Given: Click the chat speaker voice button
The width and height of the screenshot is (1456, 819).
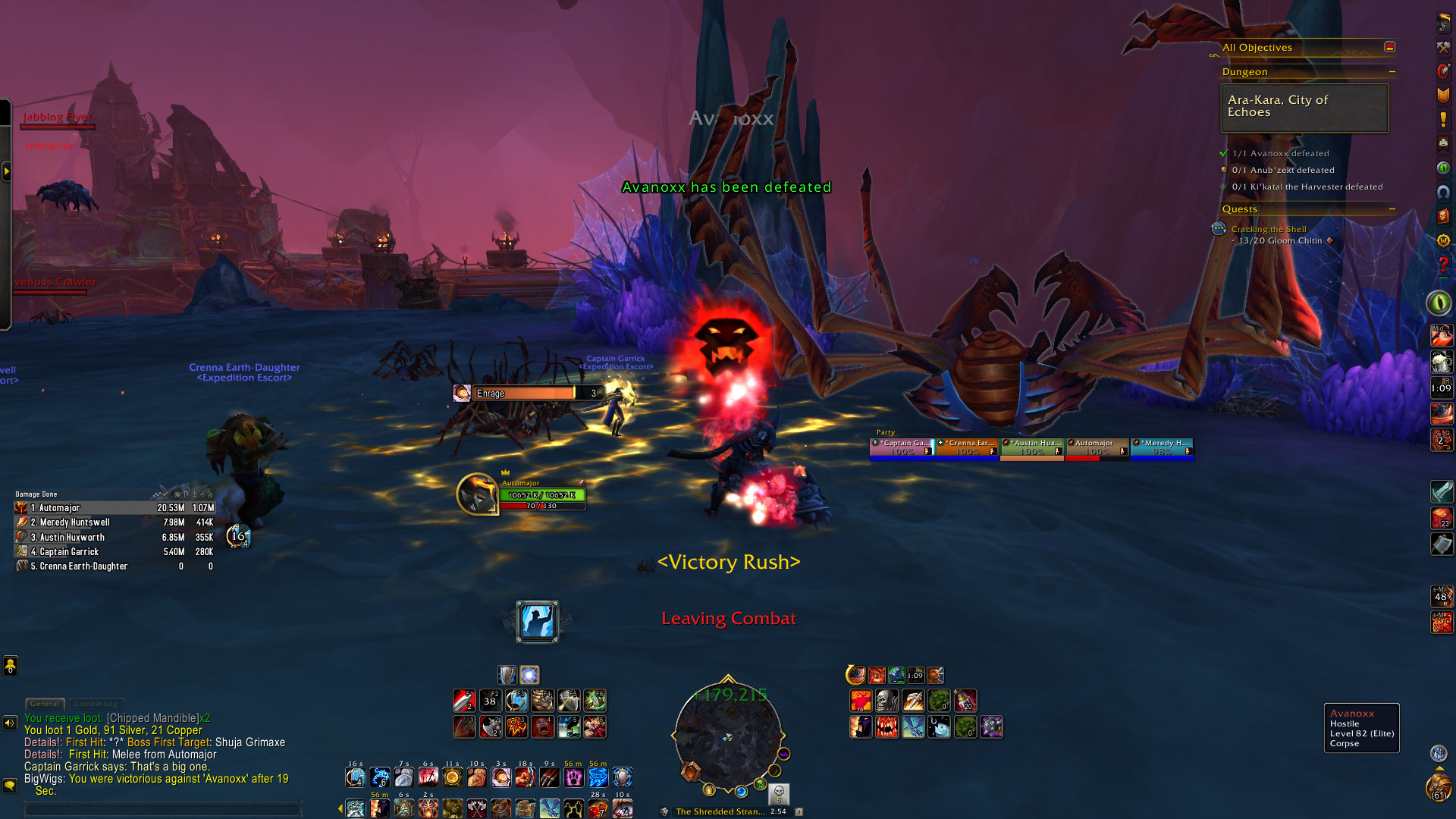Looking at the screenshot, I should (10, 723).
